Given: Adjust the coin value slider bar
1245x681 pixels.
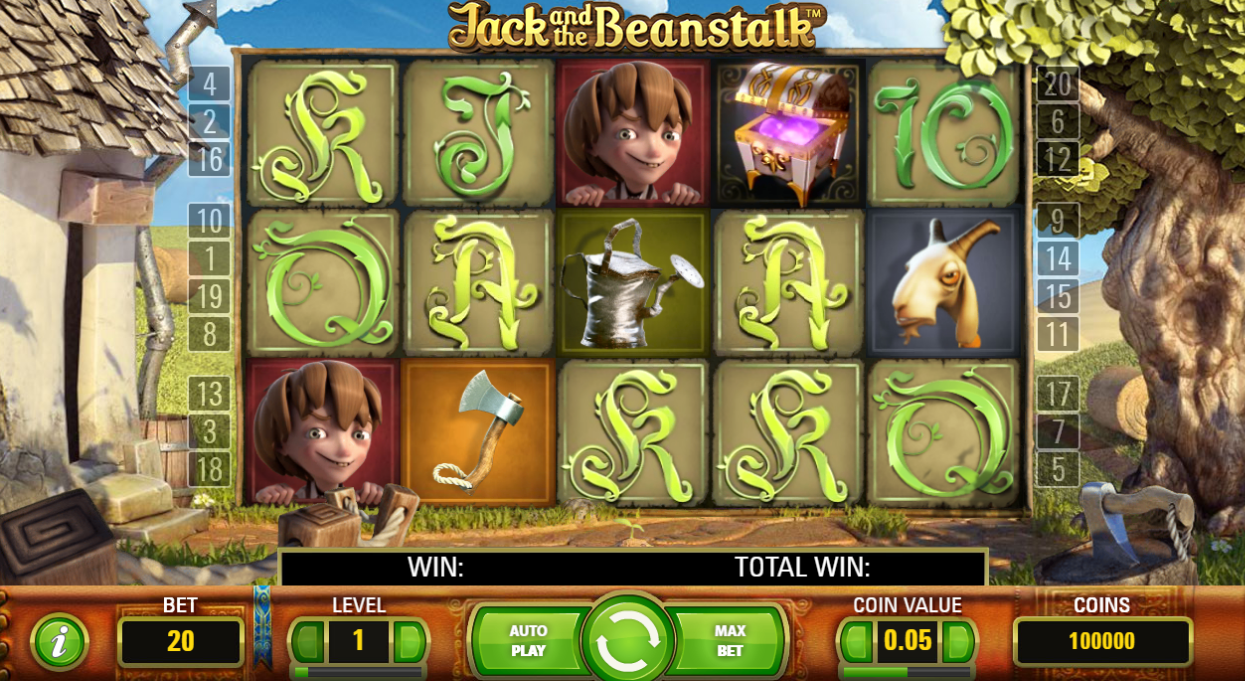Looking at the screenshot, I should coord(907,673).
